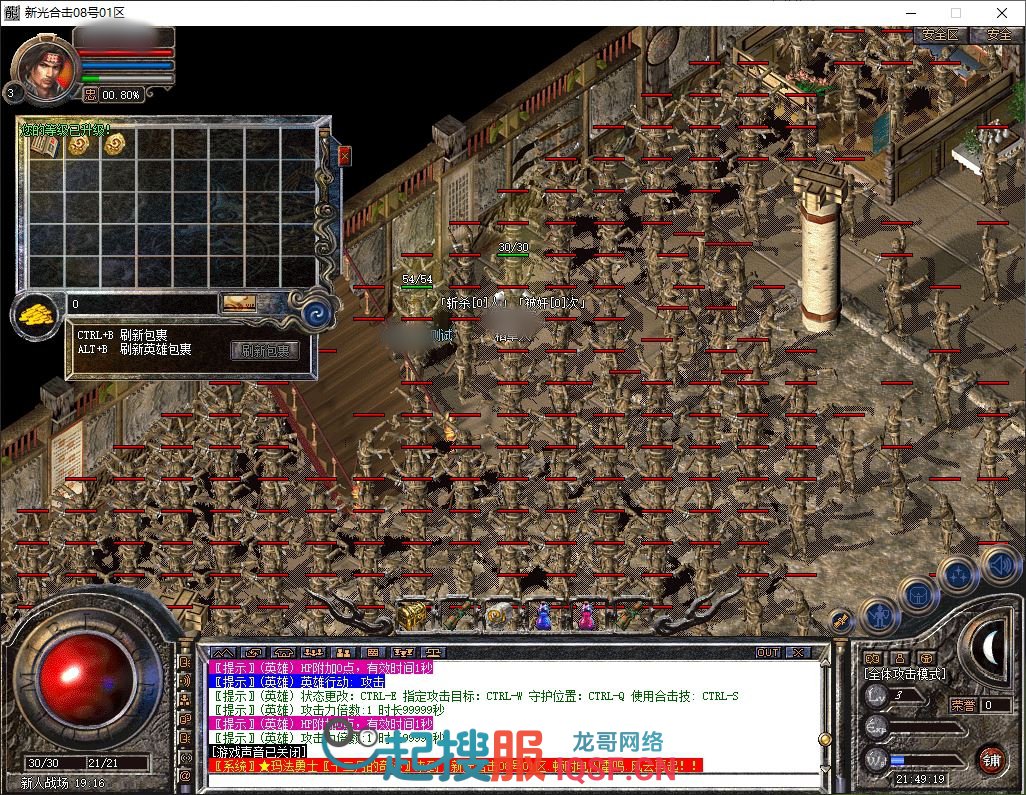Screen dimensions: 1026x795
Task: Click the 全体攻击模式 attack mode label
Action: [905, 674]
